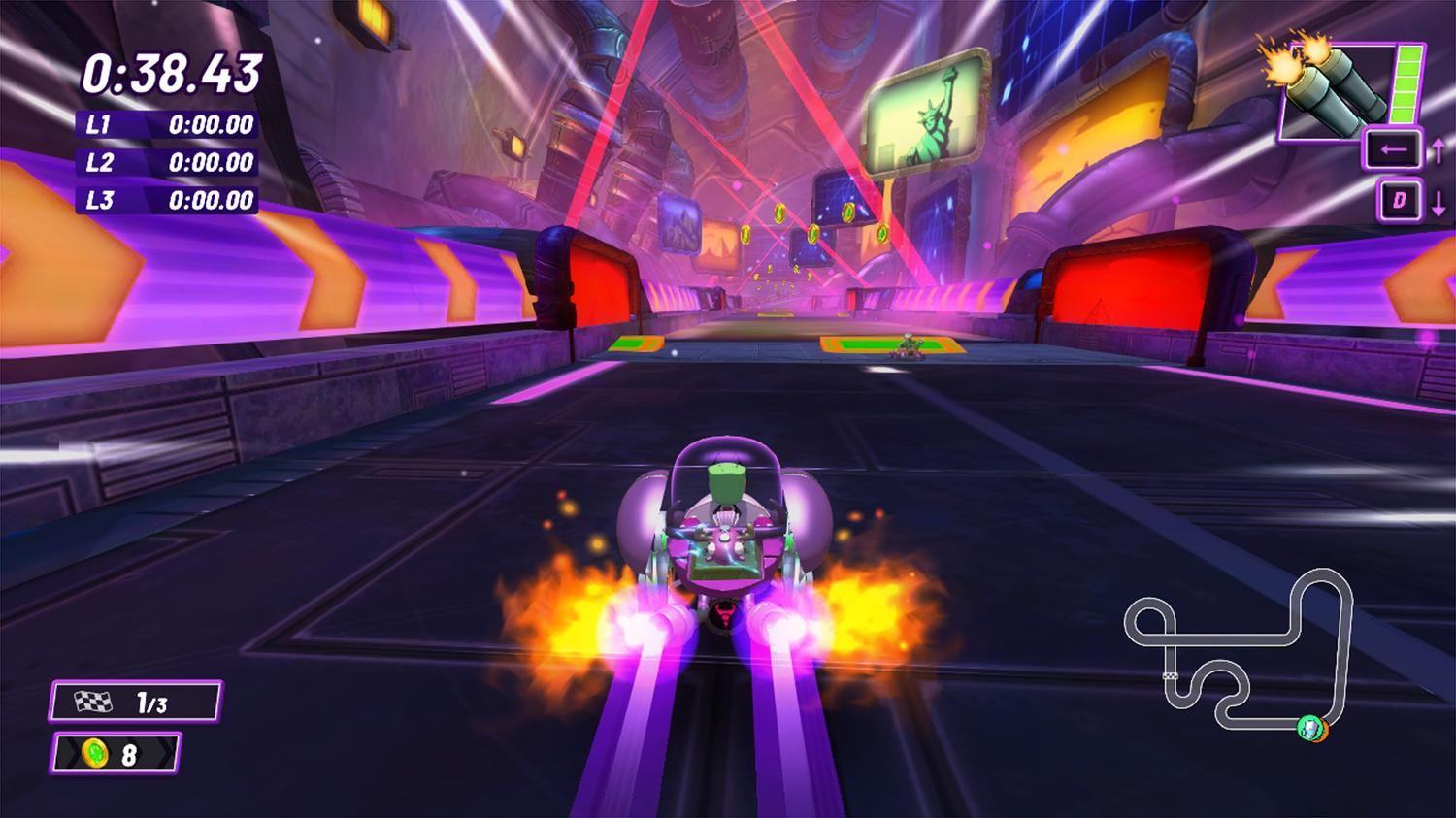Expand the race timer display
Viewport: 1456px width, 818px height.
pos(175,71)
